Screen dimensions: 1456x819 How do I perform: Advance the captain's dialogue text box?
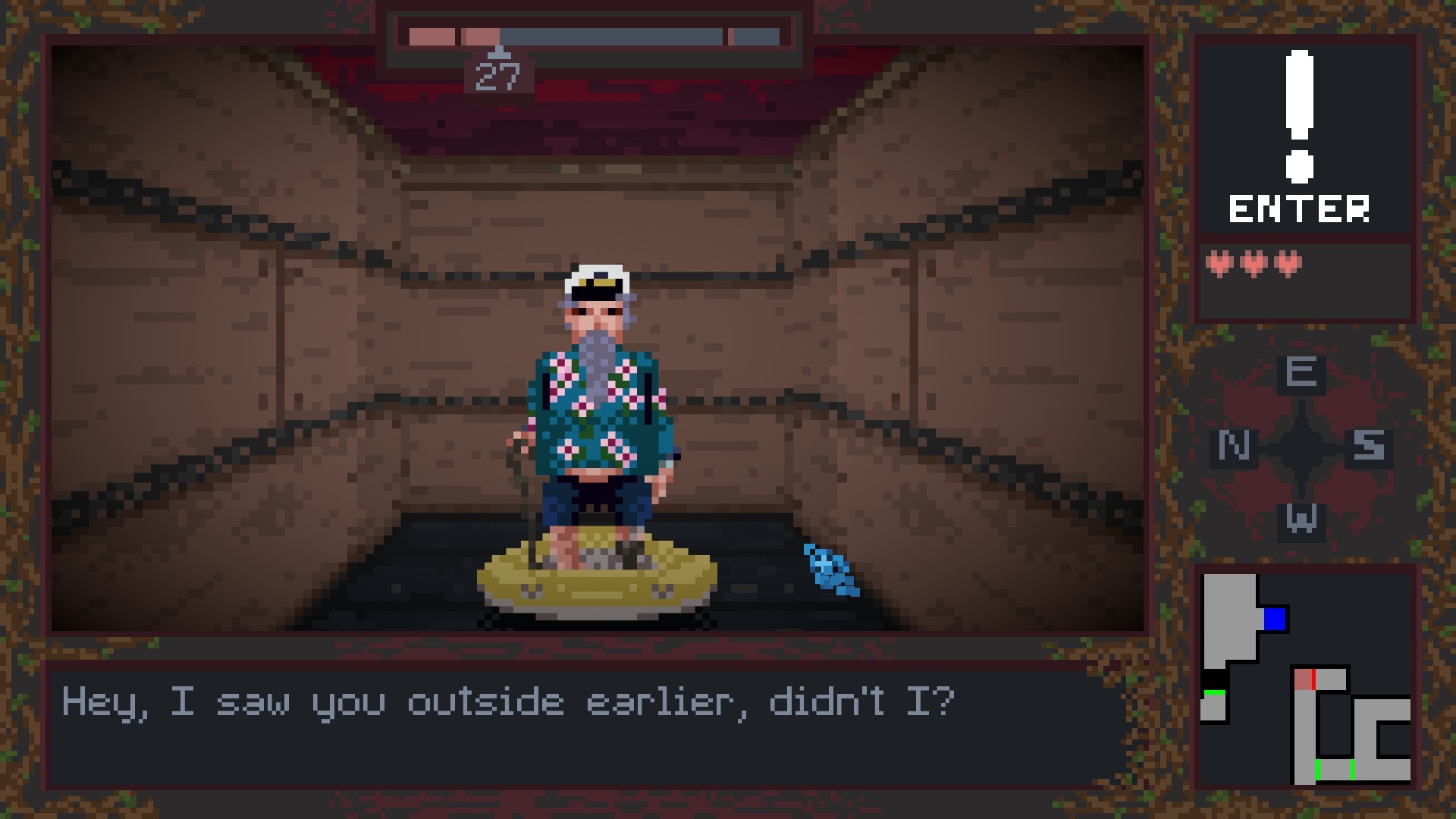pos(584,725)
